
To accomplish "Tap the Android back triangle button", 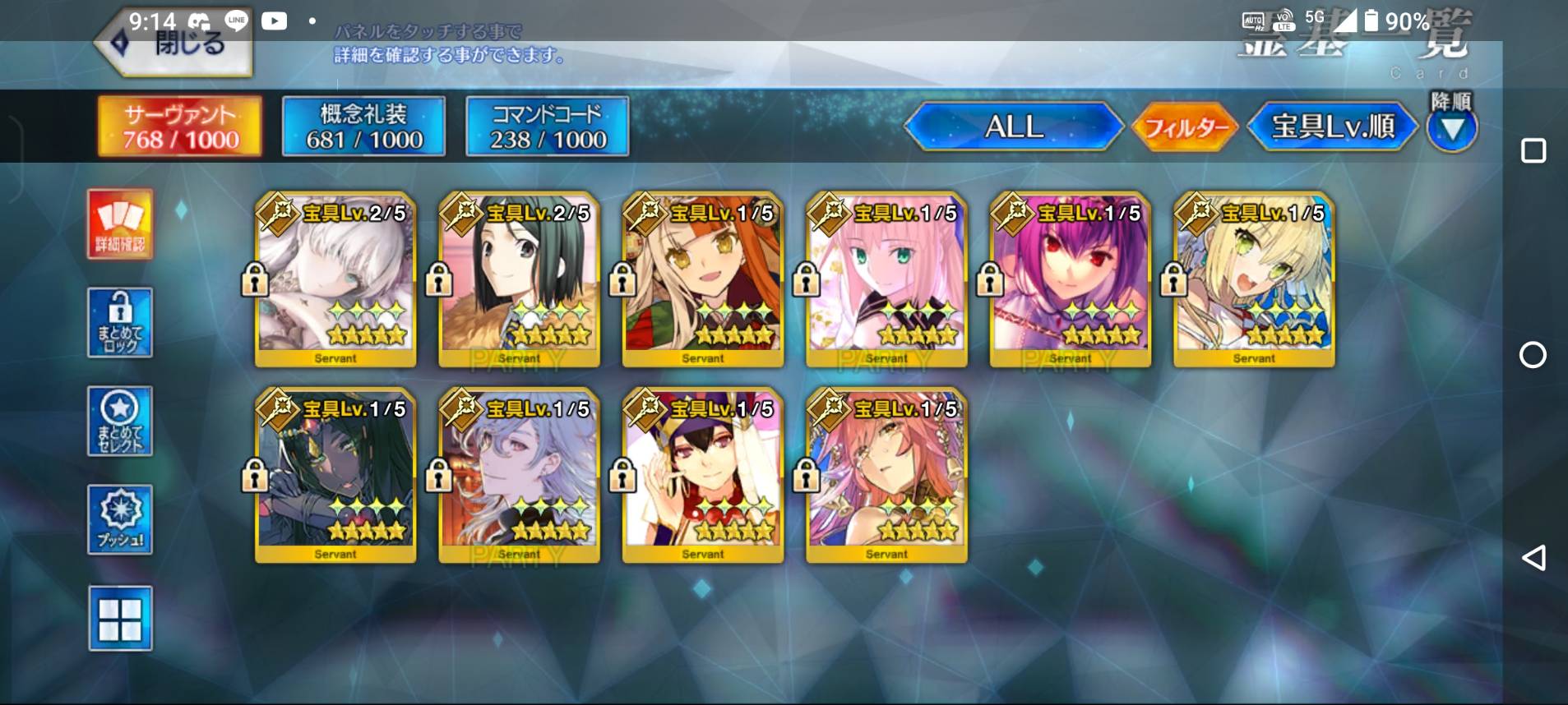I will [1533, 558].
